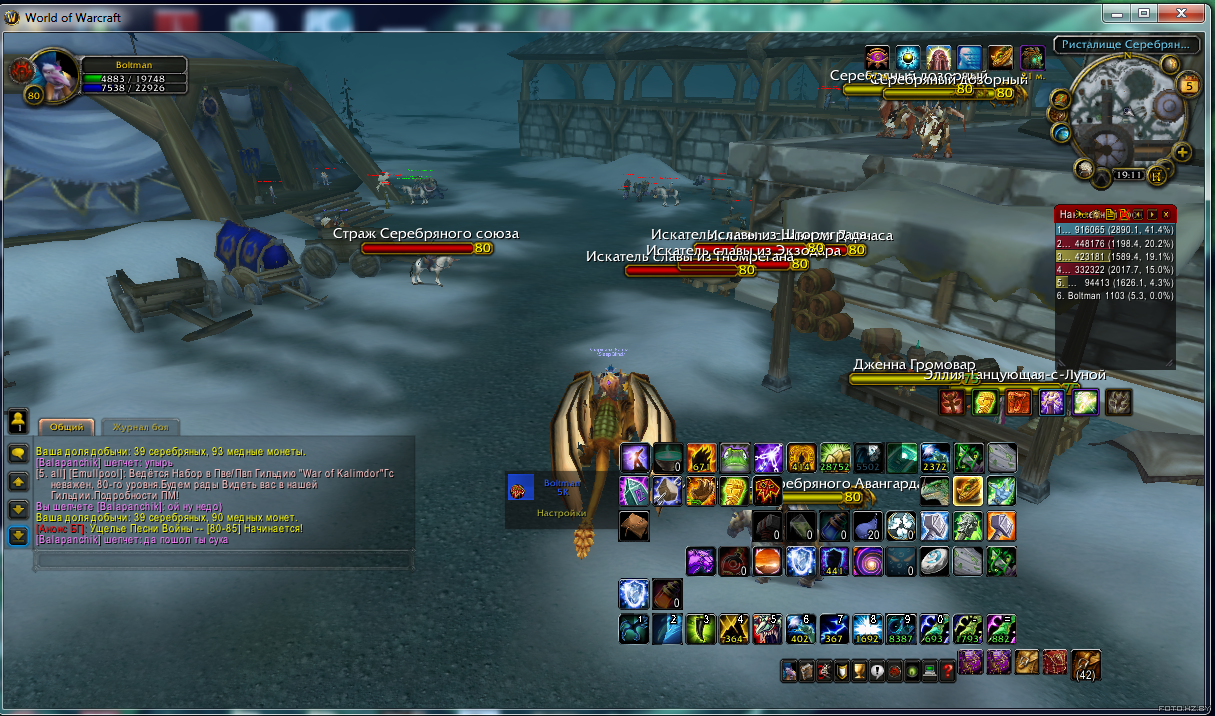
Task: Activate the green frog Hex spell
Action: (735, 458)
